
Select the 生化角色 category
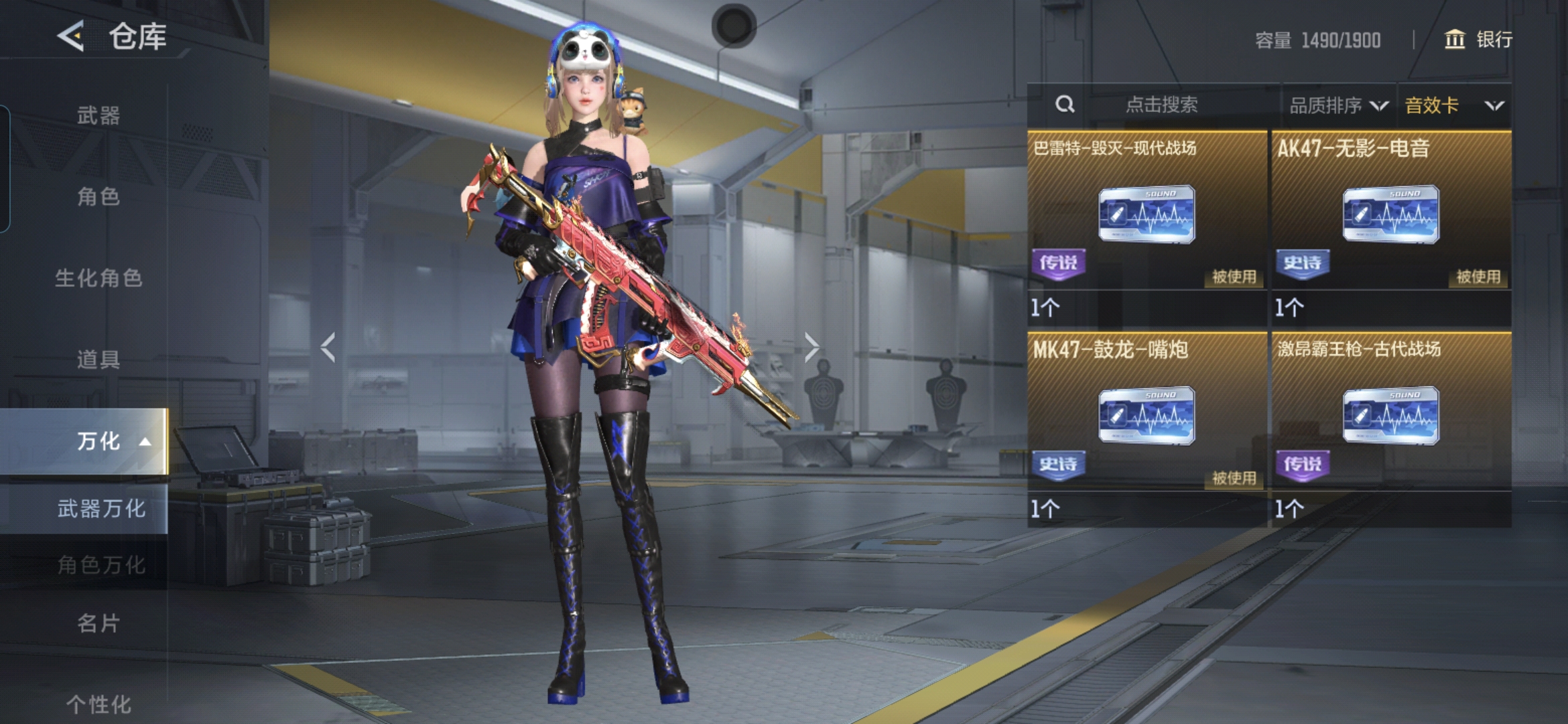pos(99,278)
